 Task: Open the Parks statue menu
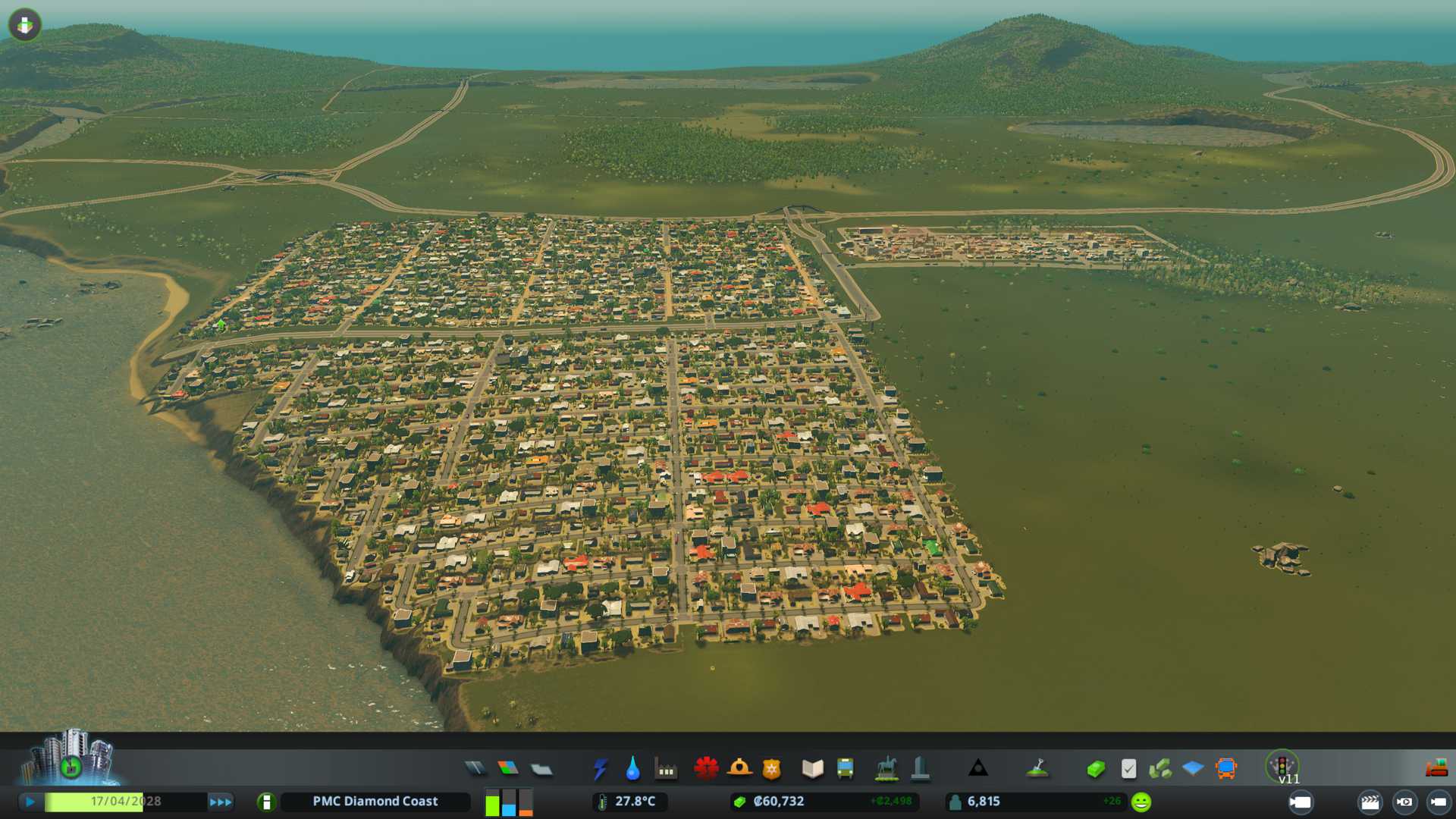[x=886, y=769]
